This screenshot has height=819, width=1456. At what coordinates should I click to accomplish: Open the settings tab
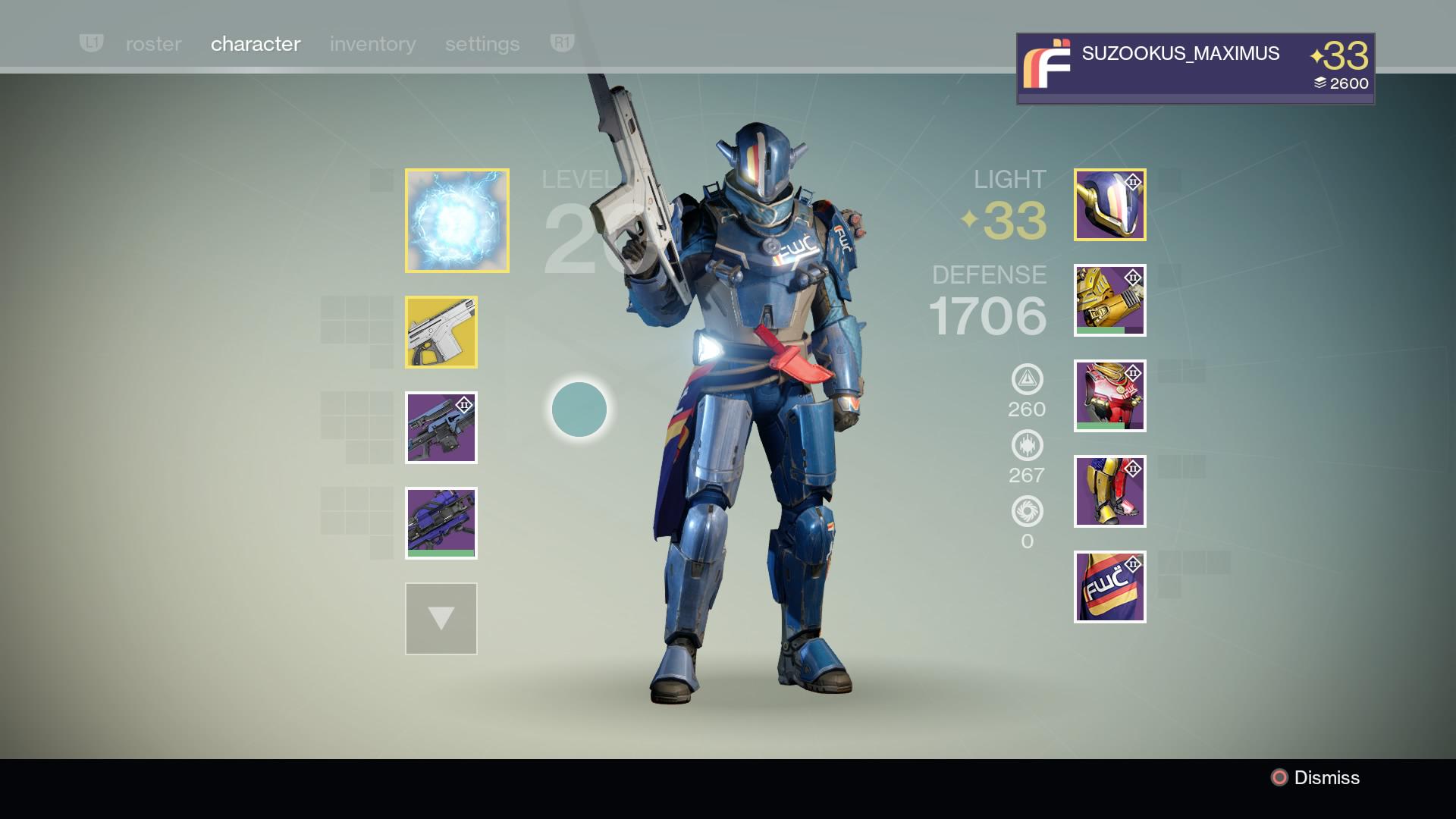(x=482, y=43)
